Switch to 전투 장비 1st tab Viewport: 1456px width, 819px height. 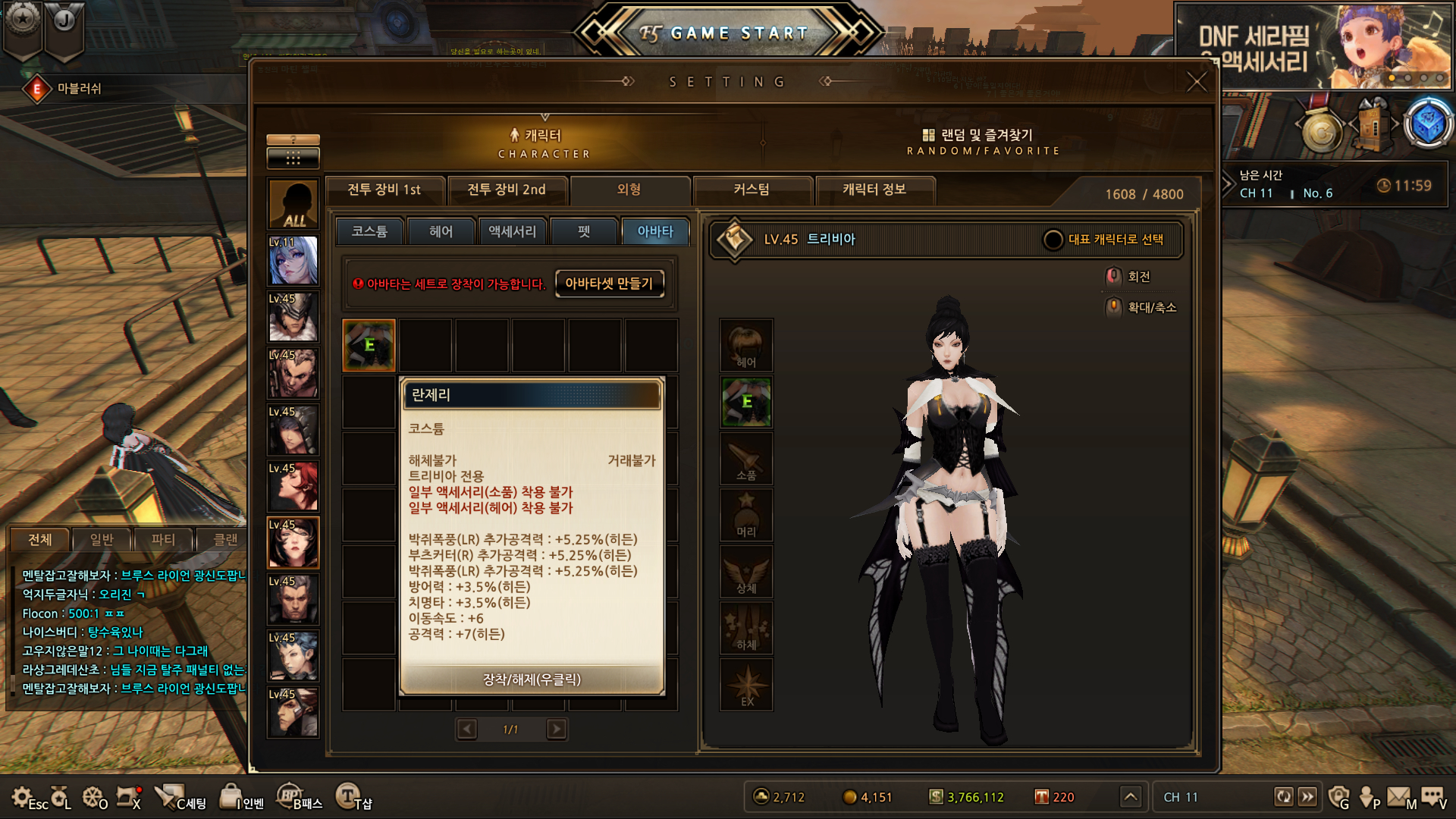coord(384,190)
